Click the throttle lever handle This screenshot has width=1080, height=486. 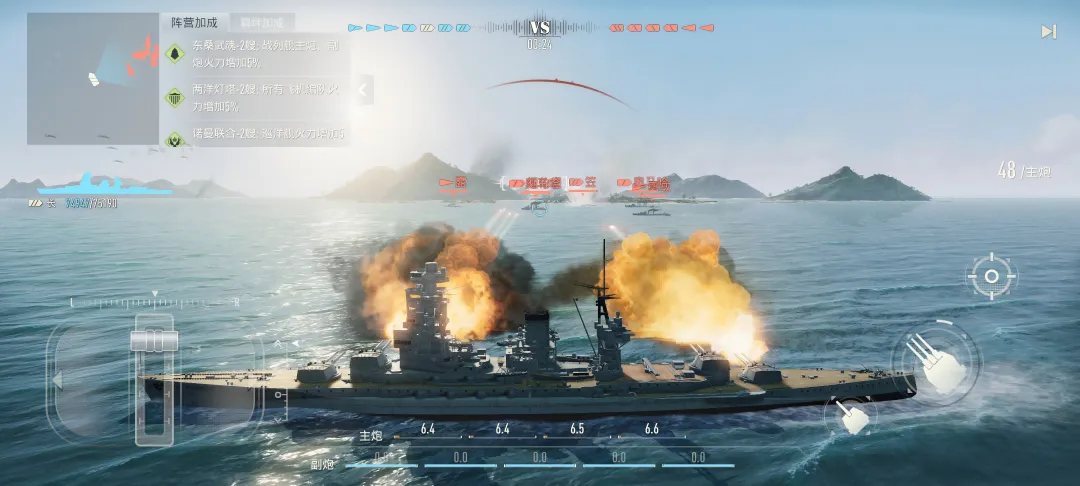point(154,341)
